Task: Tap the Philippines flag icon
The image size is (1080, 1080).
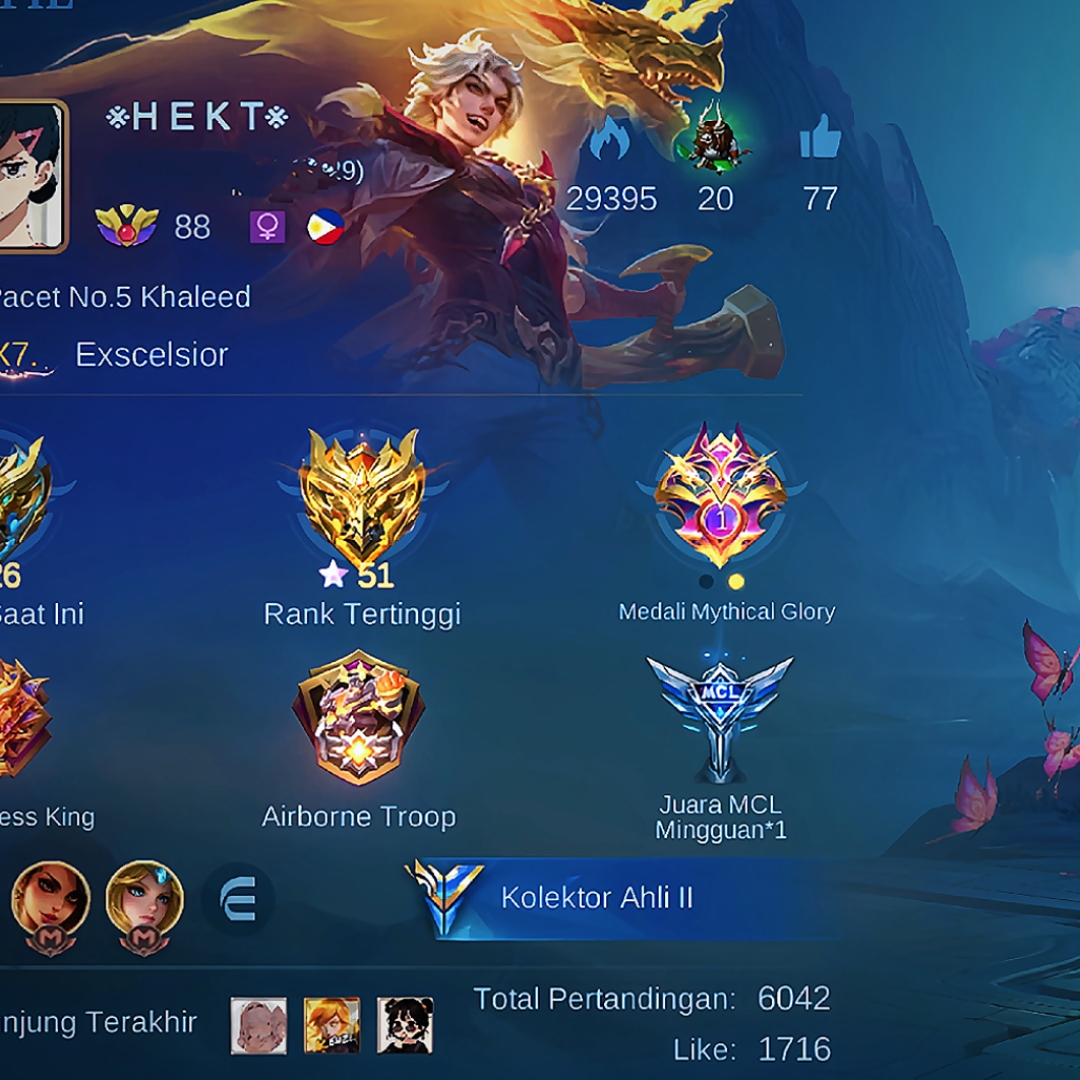Action: tap(326, 227)
